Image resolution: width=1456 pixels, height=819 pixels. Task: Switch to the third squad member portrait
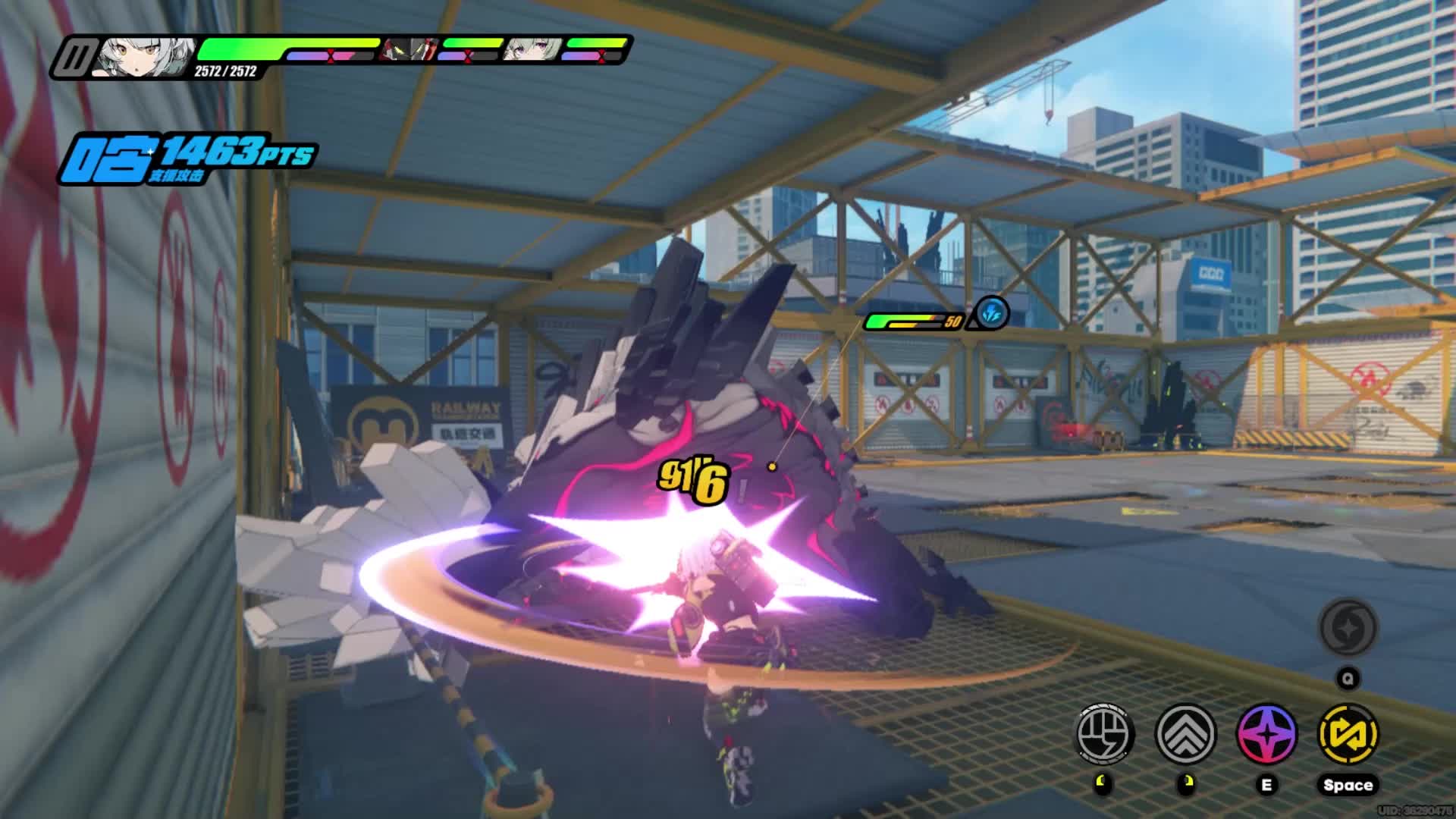tap(534, 50)
